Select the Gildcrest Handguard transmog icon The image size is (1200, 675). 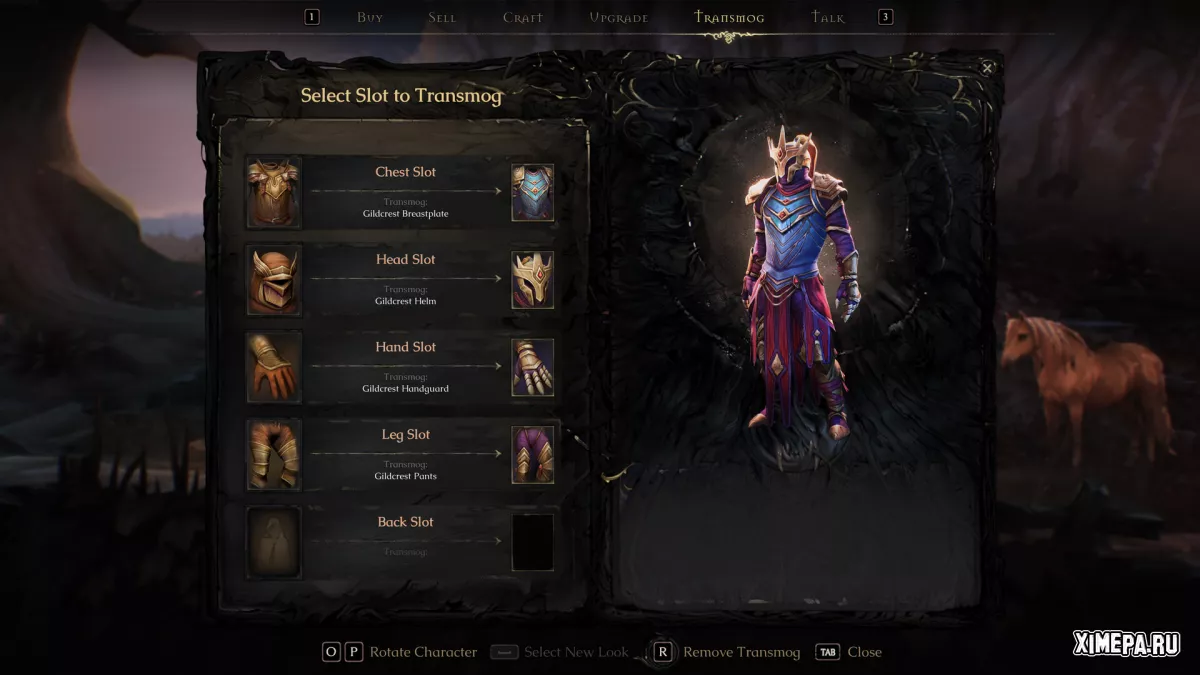coord(533,367)
